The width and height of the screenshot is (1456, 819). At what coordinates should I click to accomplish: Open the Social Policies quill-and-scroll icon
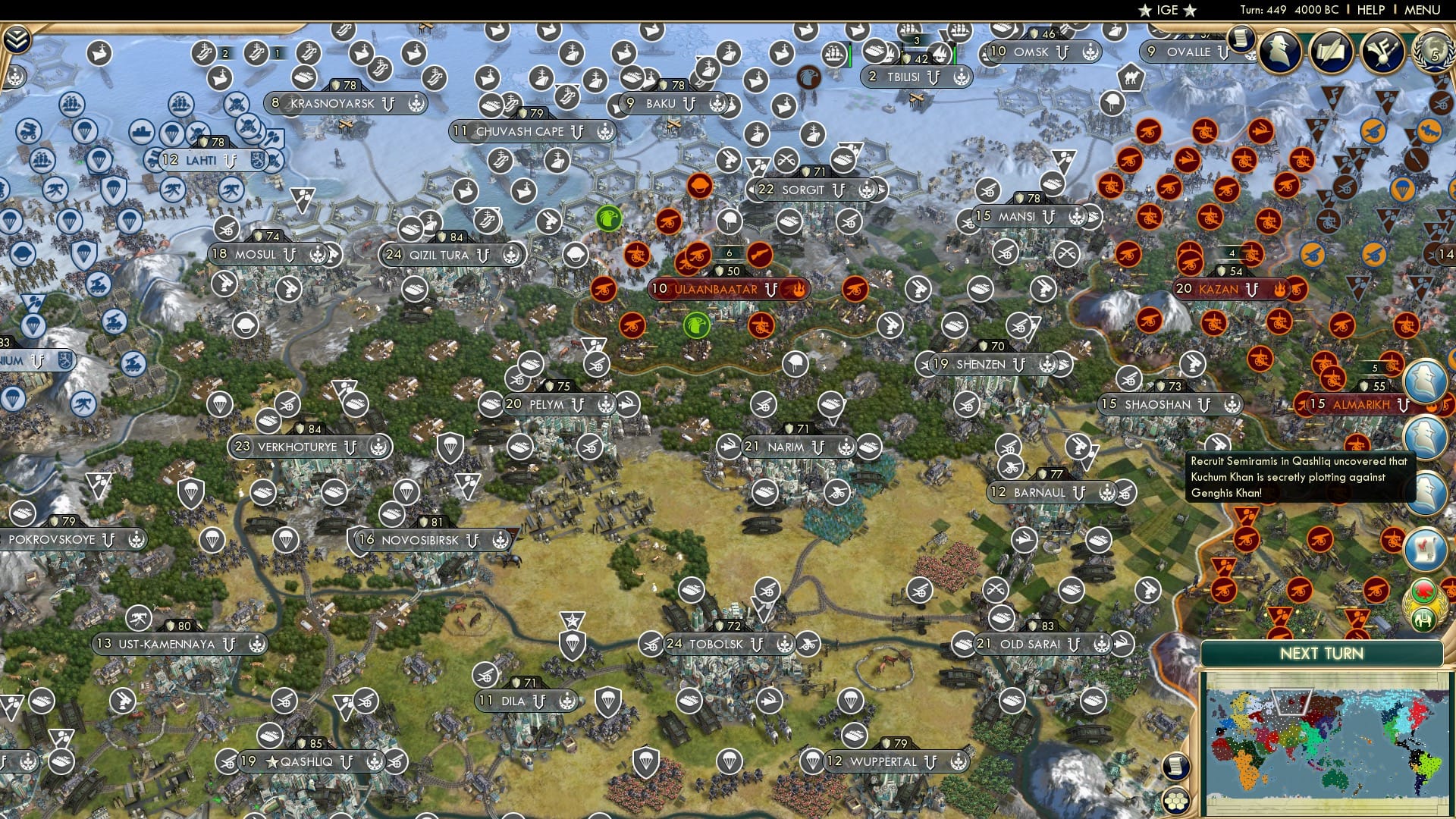click(1332, 51)
